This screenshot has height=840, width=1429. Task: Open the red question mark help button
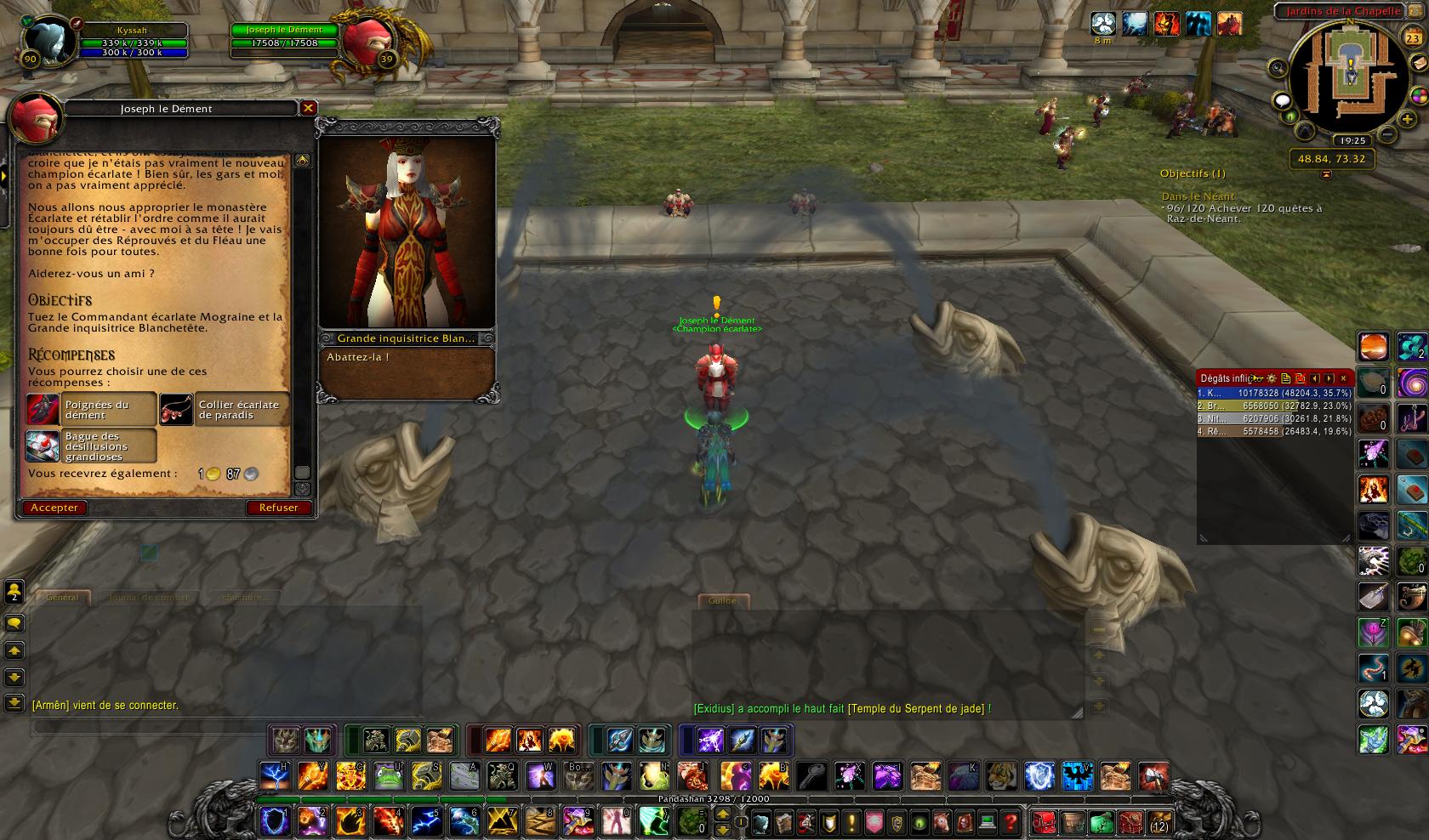pyautogui.click(x=1010, y=822)
